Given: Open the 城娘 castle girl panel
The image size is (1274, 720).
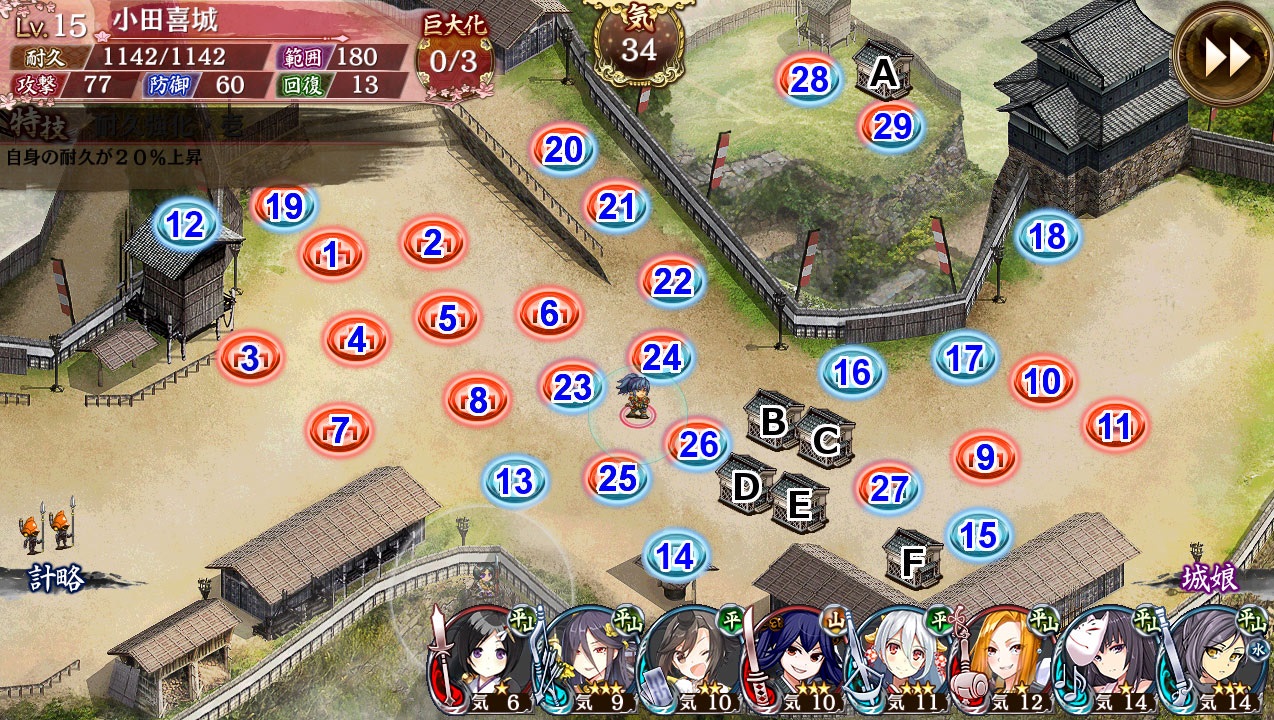Looking at the screenshot, I should pyautogui.click(x=1211, y=577).
